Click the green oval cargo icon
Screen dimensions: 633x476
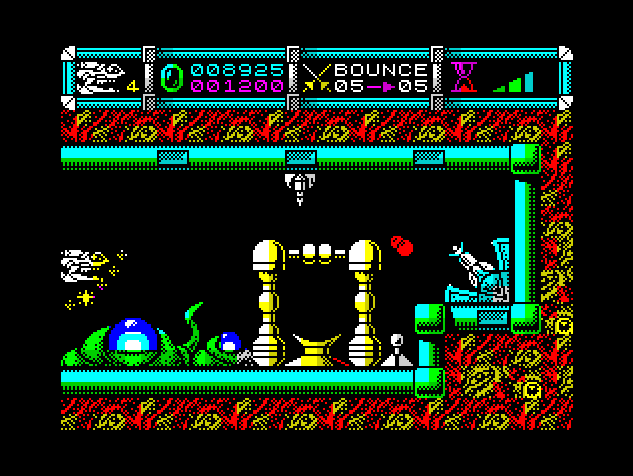tap(172, 78)
